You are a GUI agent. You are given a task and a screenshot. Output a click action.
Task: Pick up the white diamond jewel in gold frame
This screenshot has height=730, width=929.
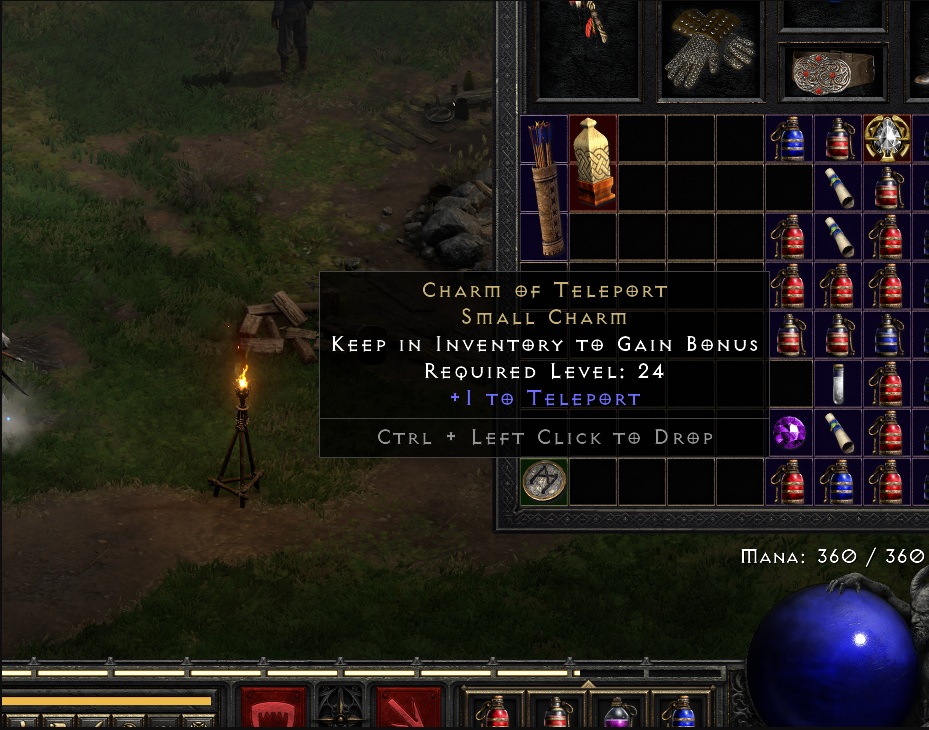[887, 140]
